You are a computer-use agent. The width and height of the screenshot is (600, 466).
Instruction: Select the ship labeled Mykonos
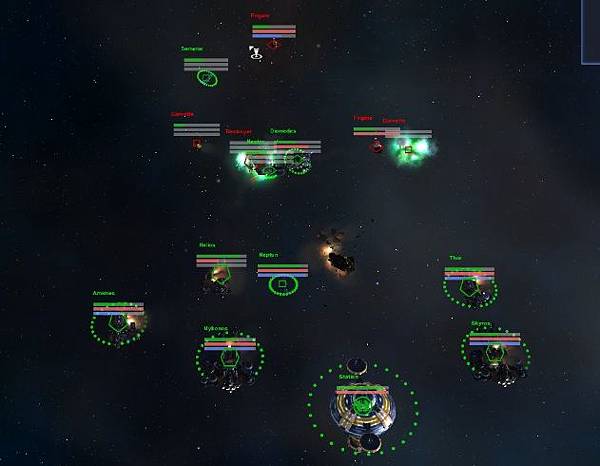(x=231, y=358)
